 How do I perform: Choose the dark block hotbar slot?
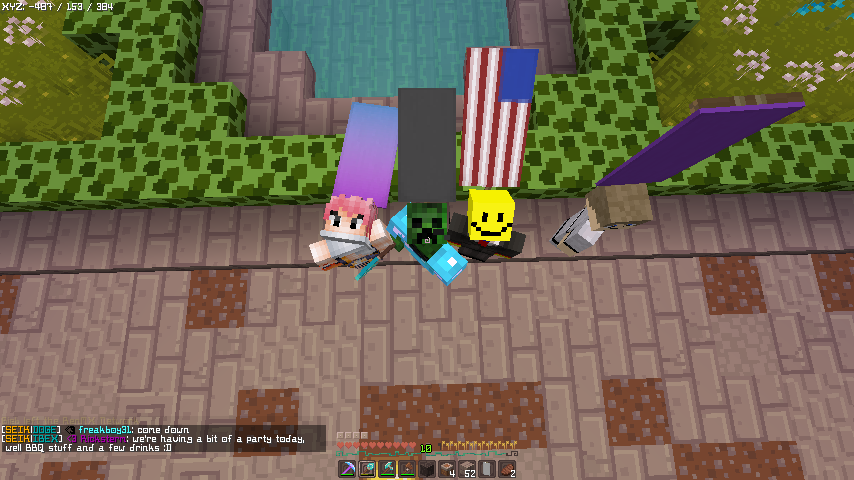coord(427,469)
